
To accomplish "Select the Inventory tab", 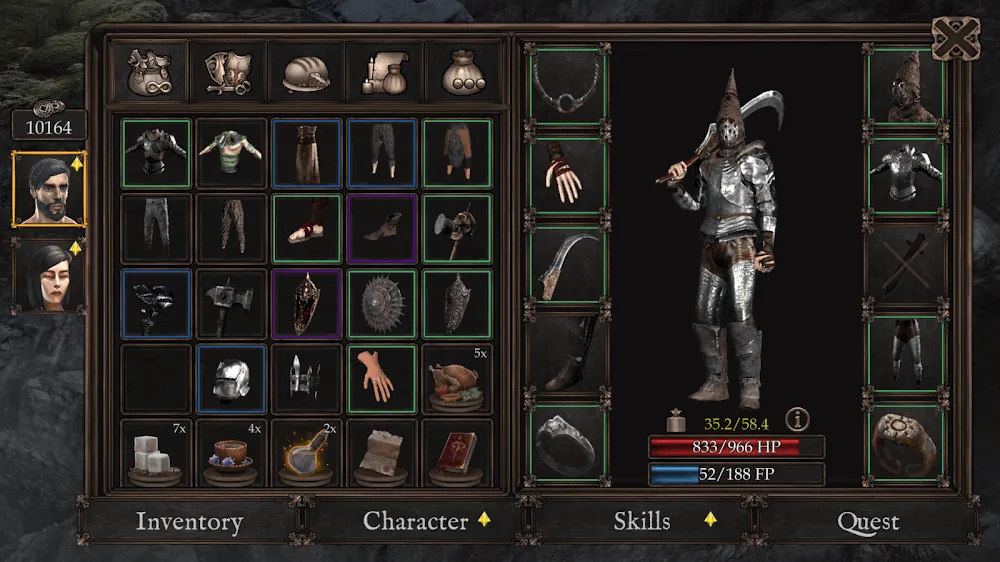I will pos(189,522).
